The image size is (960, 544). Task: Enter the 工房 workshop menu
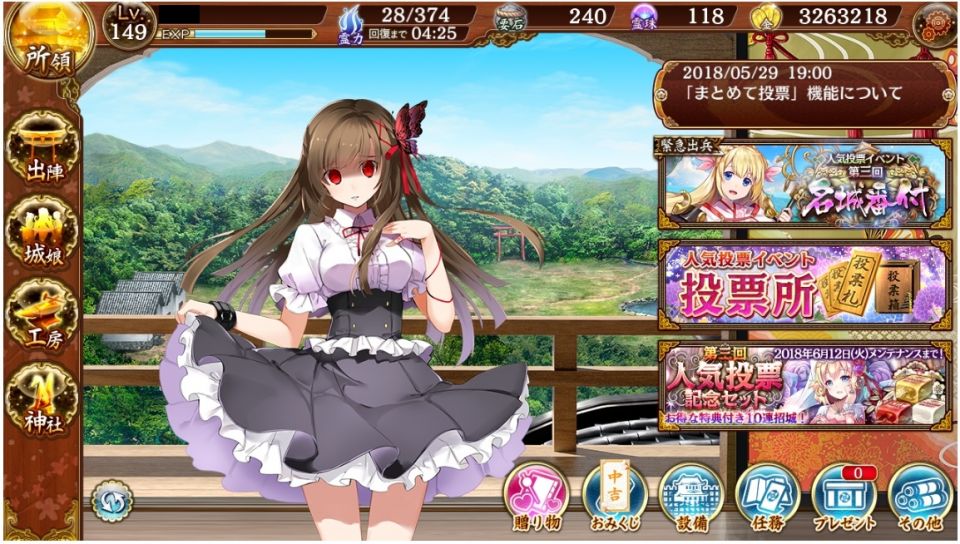[x=42, y=314]
